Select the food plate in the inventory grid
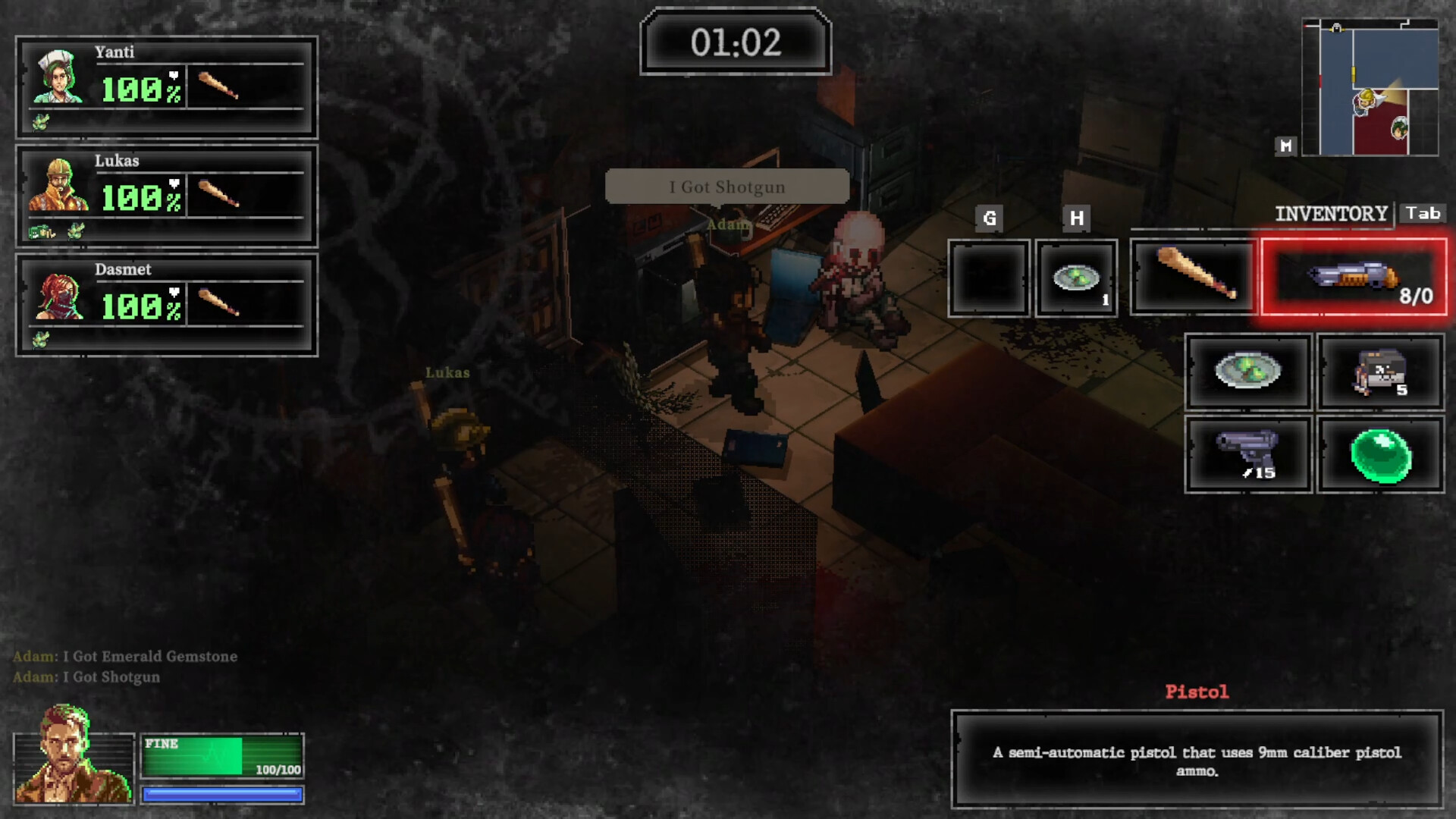This screenshot has width=1456, height=819. click(1248, 372)
